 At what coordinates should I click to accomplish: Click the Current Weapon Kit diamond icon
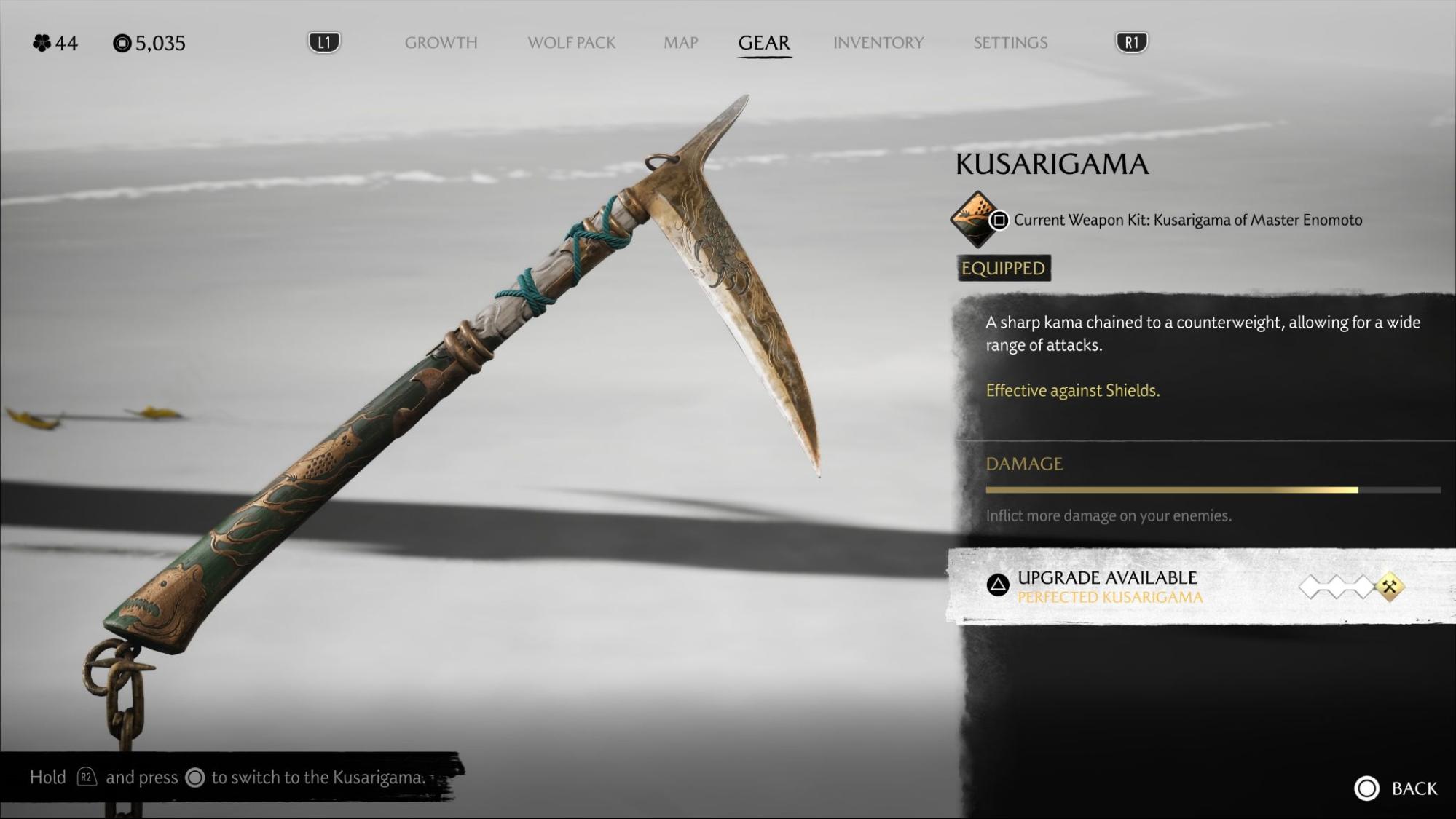(976, 219)
